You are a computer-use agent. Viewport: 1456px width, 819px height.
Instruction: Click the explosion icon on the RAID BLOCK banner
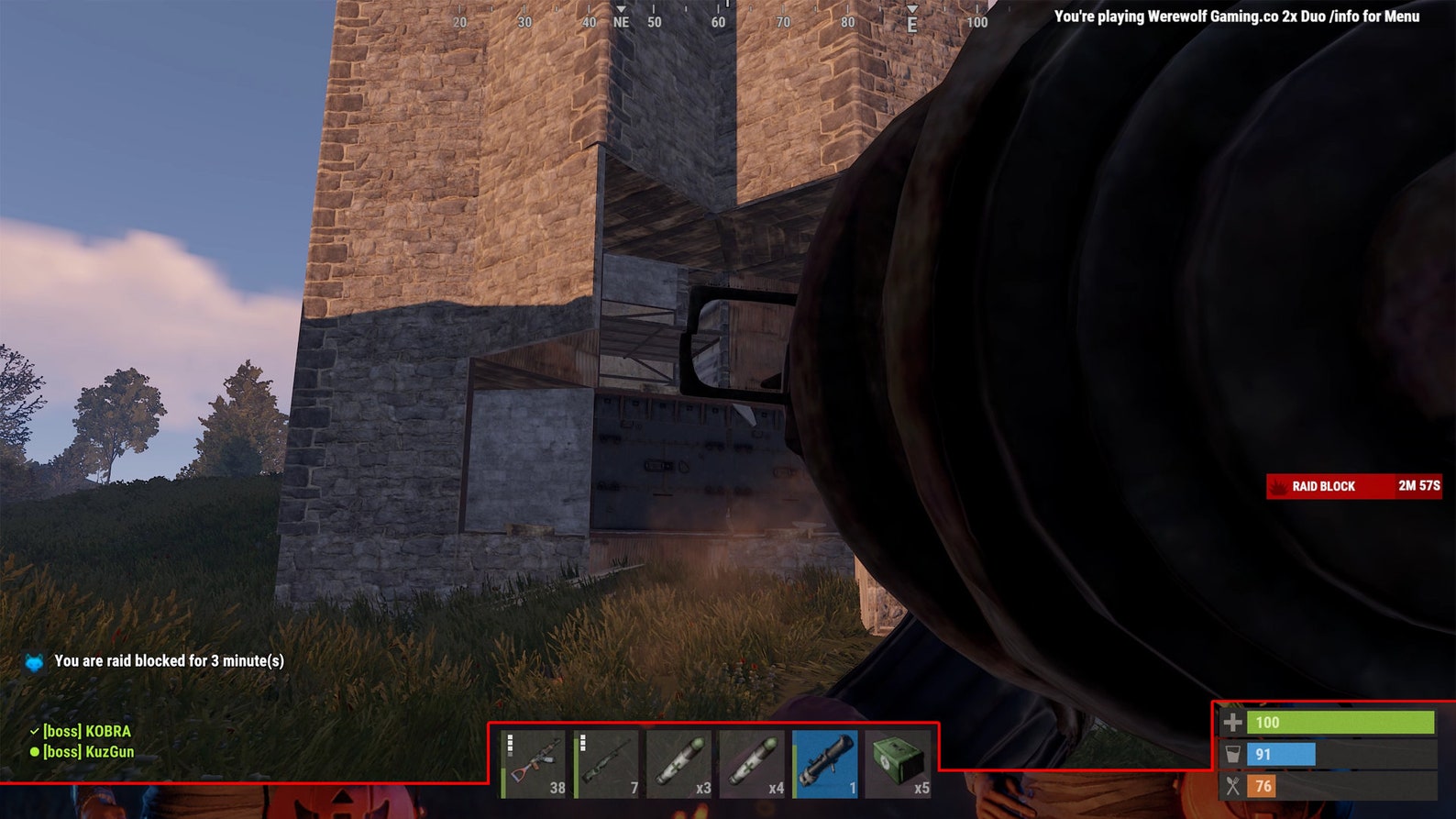click(x=1278, y=486)
